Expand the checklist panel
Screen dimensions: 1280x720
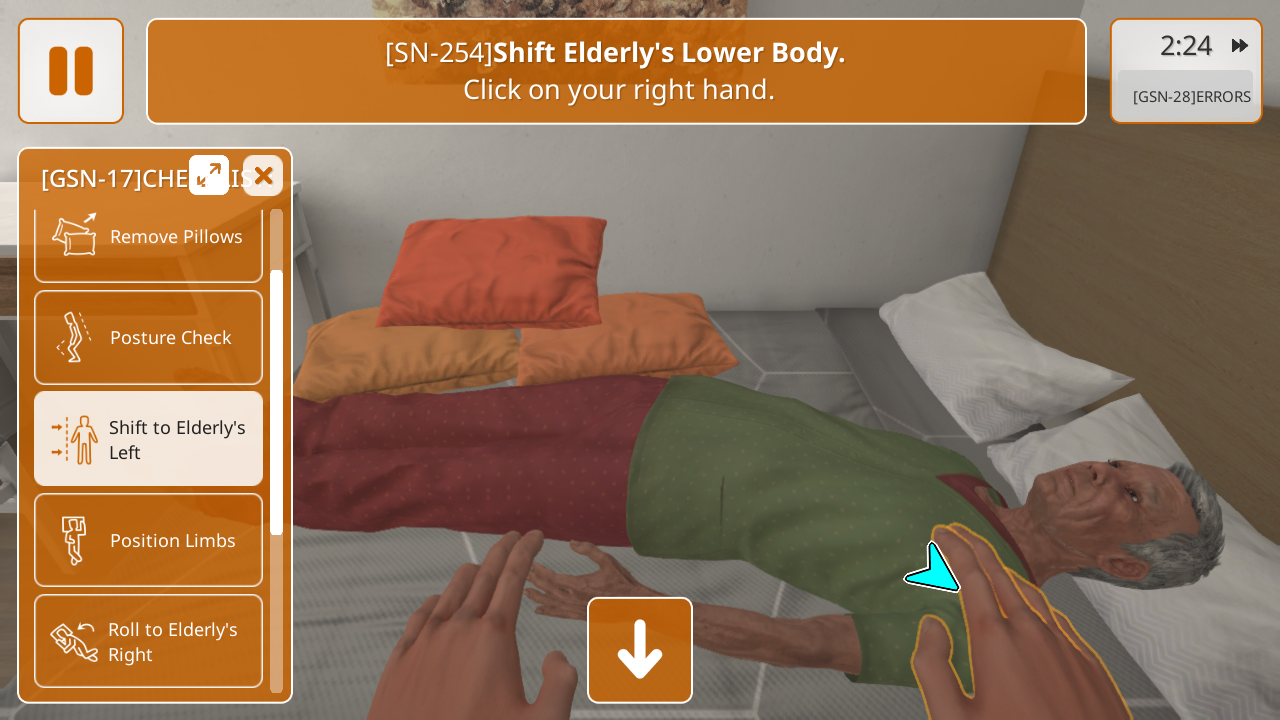209,175
